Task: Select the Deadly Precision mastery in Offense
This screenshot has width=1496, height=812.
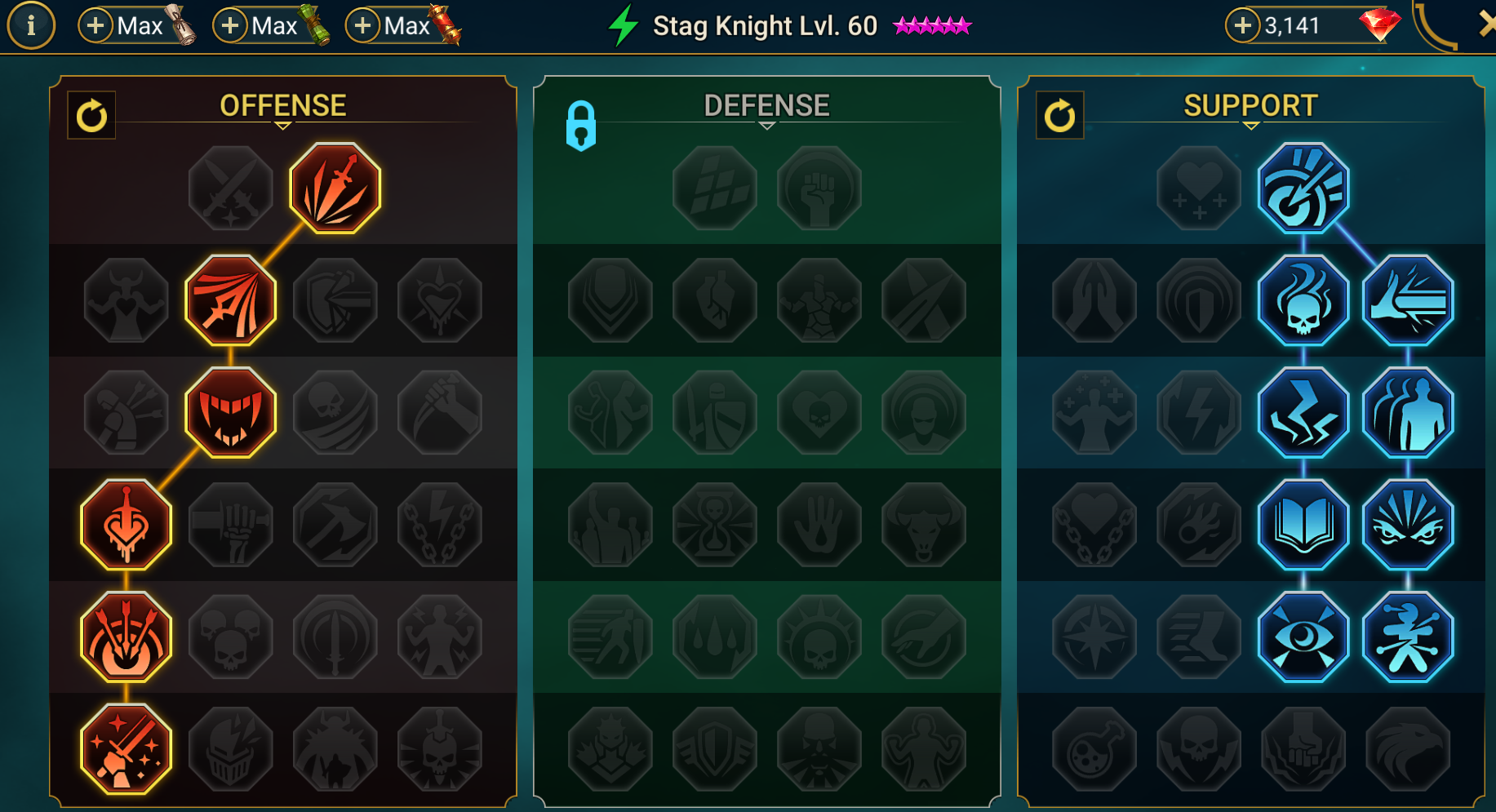Action: (335, 188)
